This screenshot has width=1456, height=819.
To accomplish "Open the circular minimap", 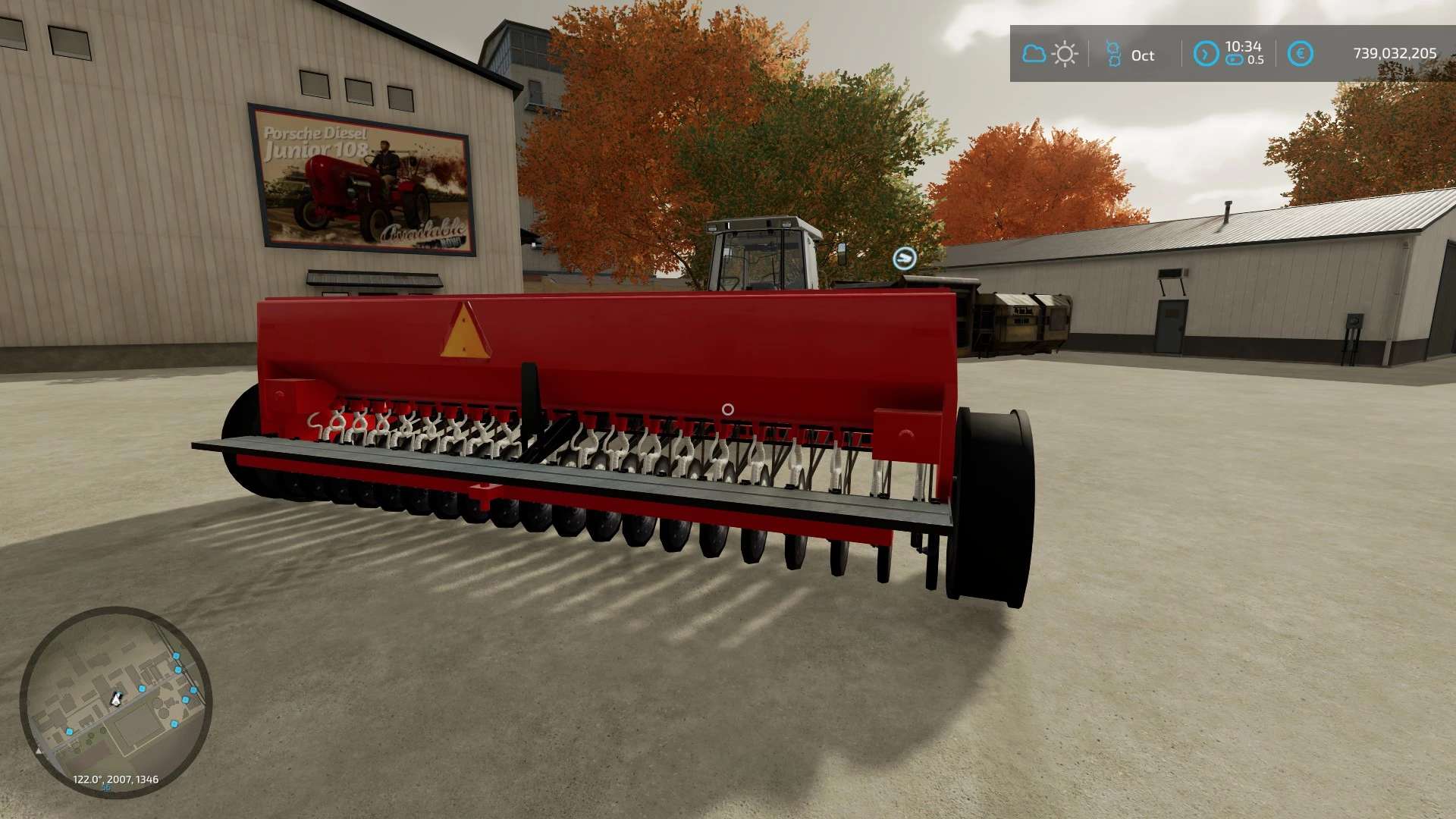I will point(116,701).
